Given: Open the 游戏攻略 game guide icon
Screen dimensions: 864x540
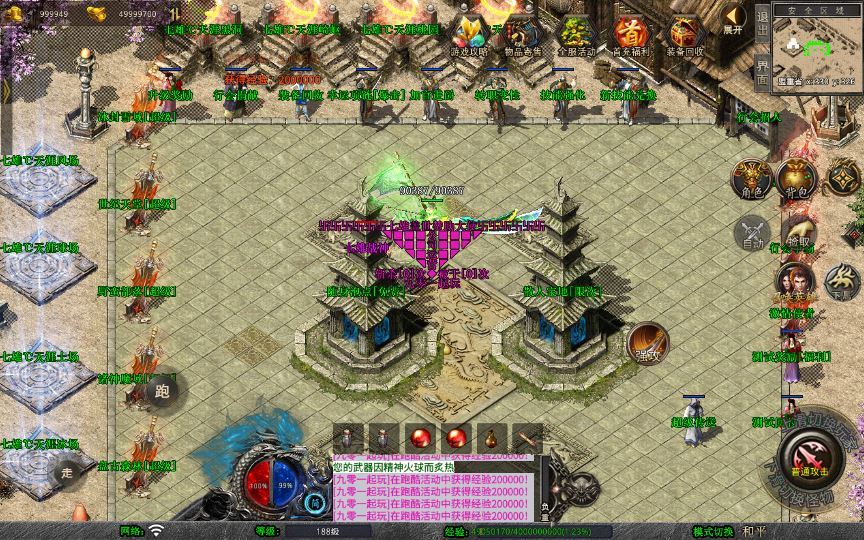Looking at the screenshot, I should 469,34.
